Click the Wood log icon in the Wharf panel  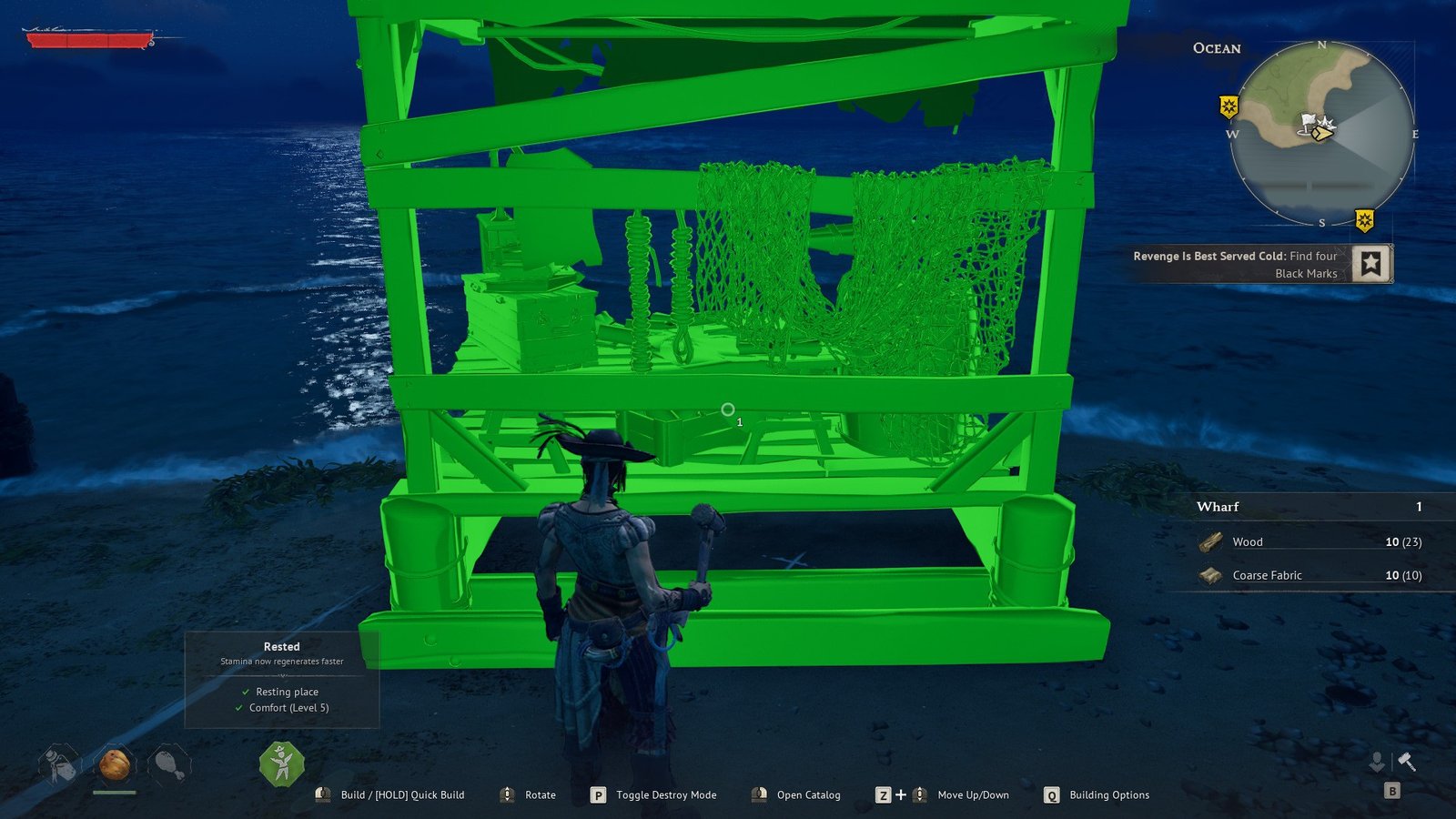1210,541
